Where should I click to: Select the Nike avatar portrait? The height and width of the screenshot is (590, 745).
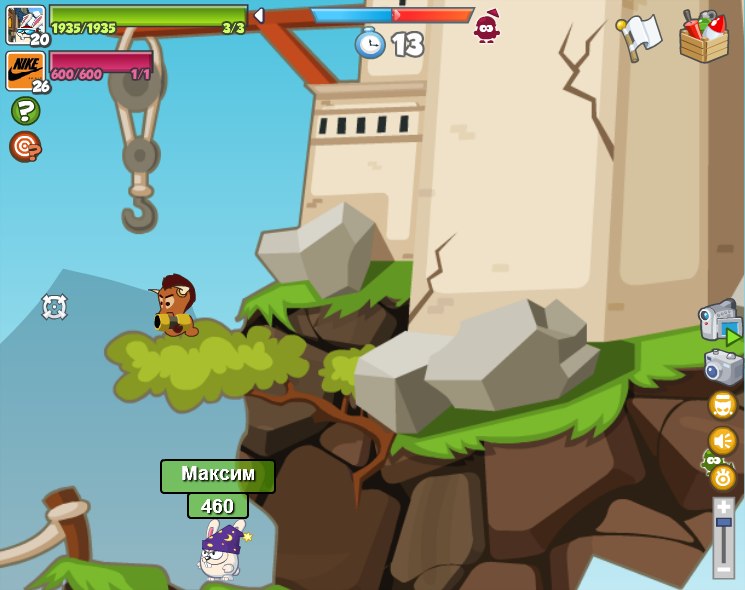point(25,70)
